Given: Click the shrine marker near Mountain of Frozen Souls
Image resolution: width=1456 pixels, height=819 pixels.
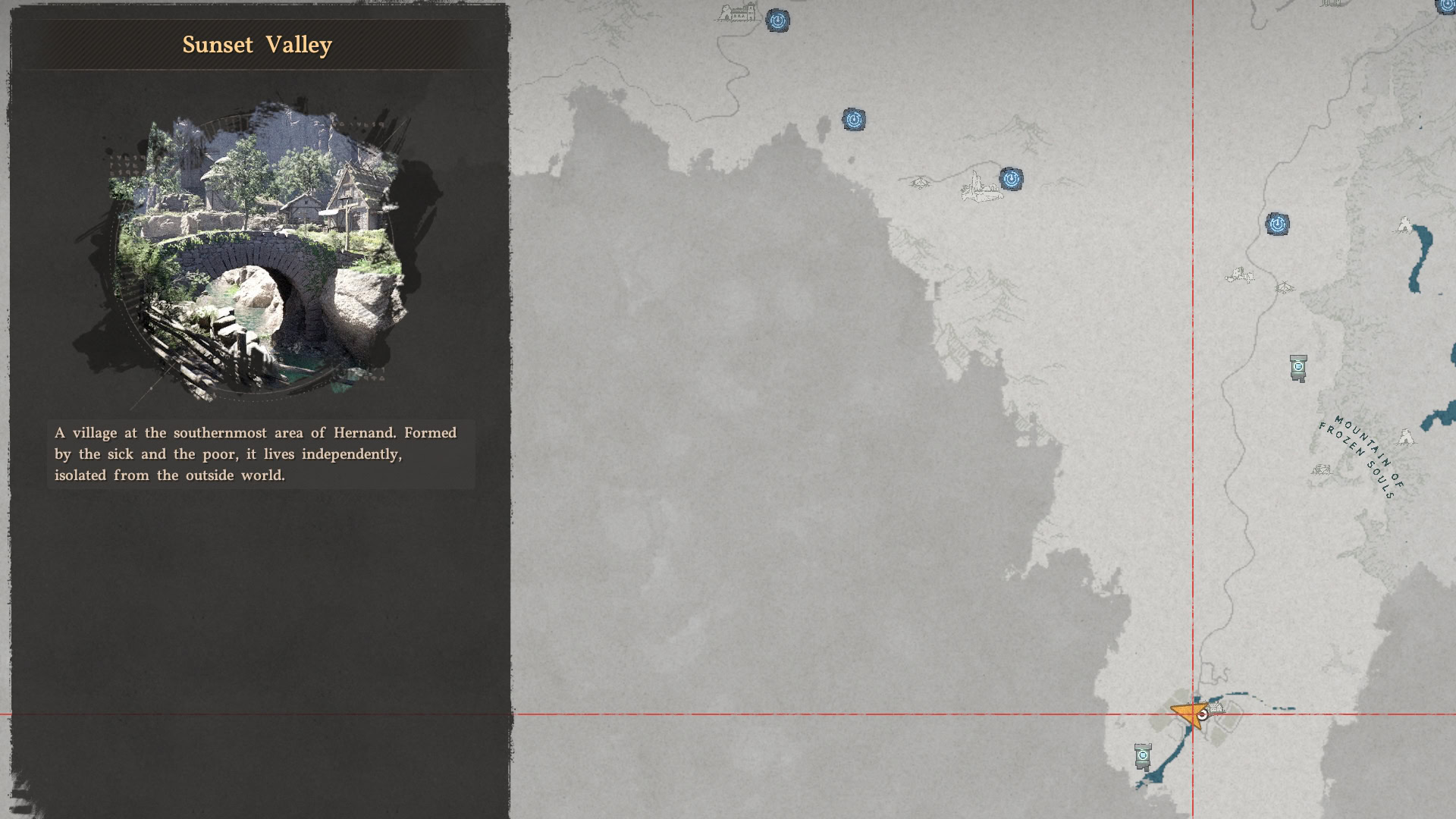Looking at the screenshot, I should 1298,368.
